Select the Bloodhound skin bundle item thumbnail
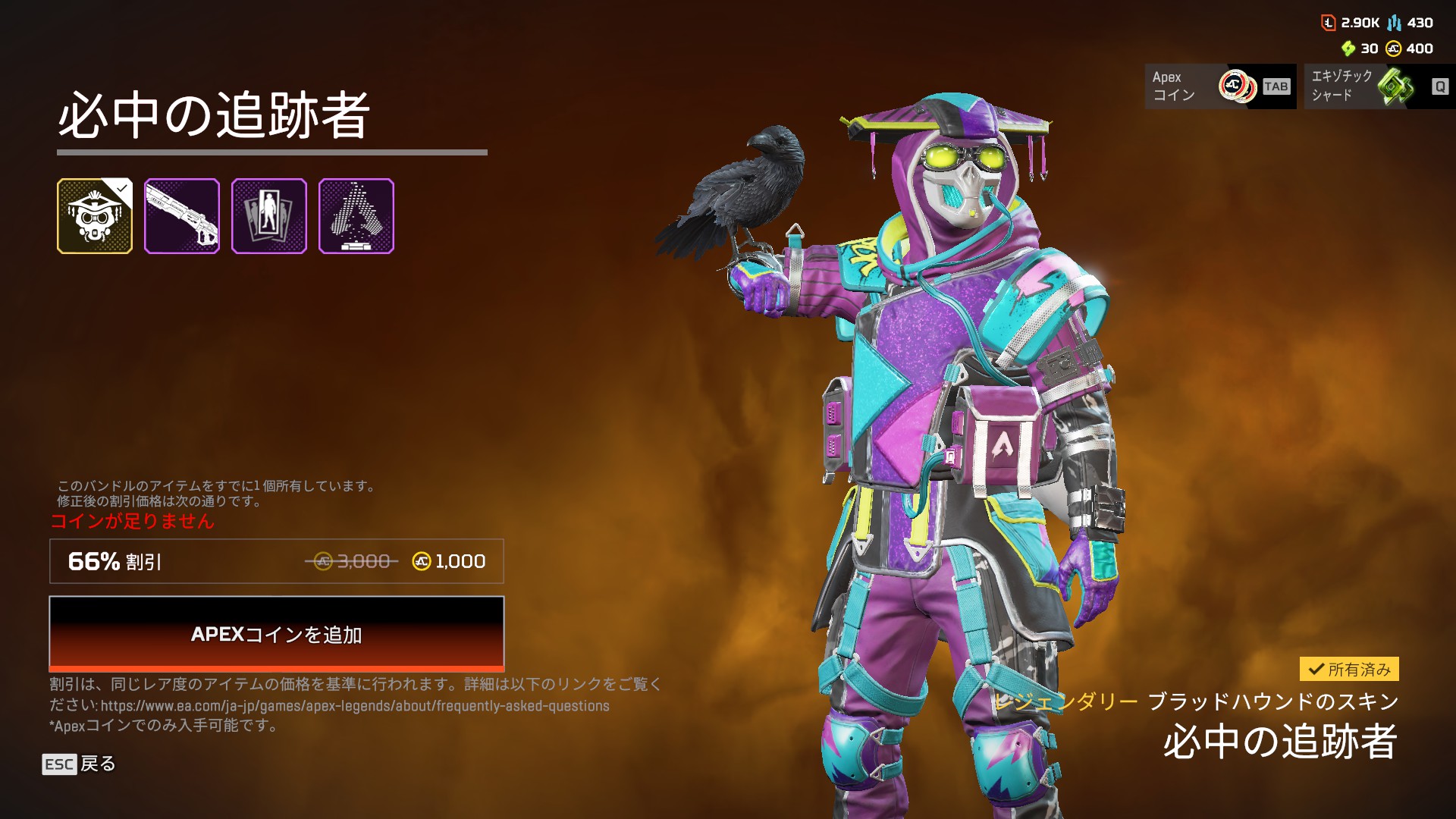The image size is (1456, 819). pos(95,216)
